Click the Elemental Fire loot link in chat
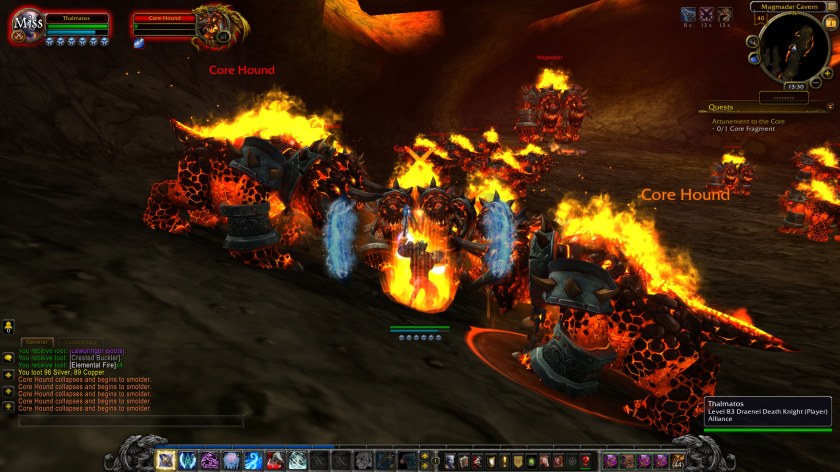Viewport: 840px width, 472px height. pos(93,365)
